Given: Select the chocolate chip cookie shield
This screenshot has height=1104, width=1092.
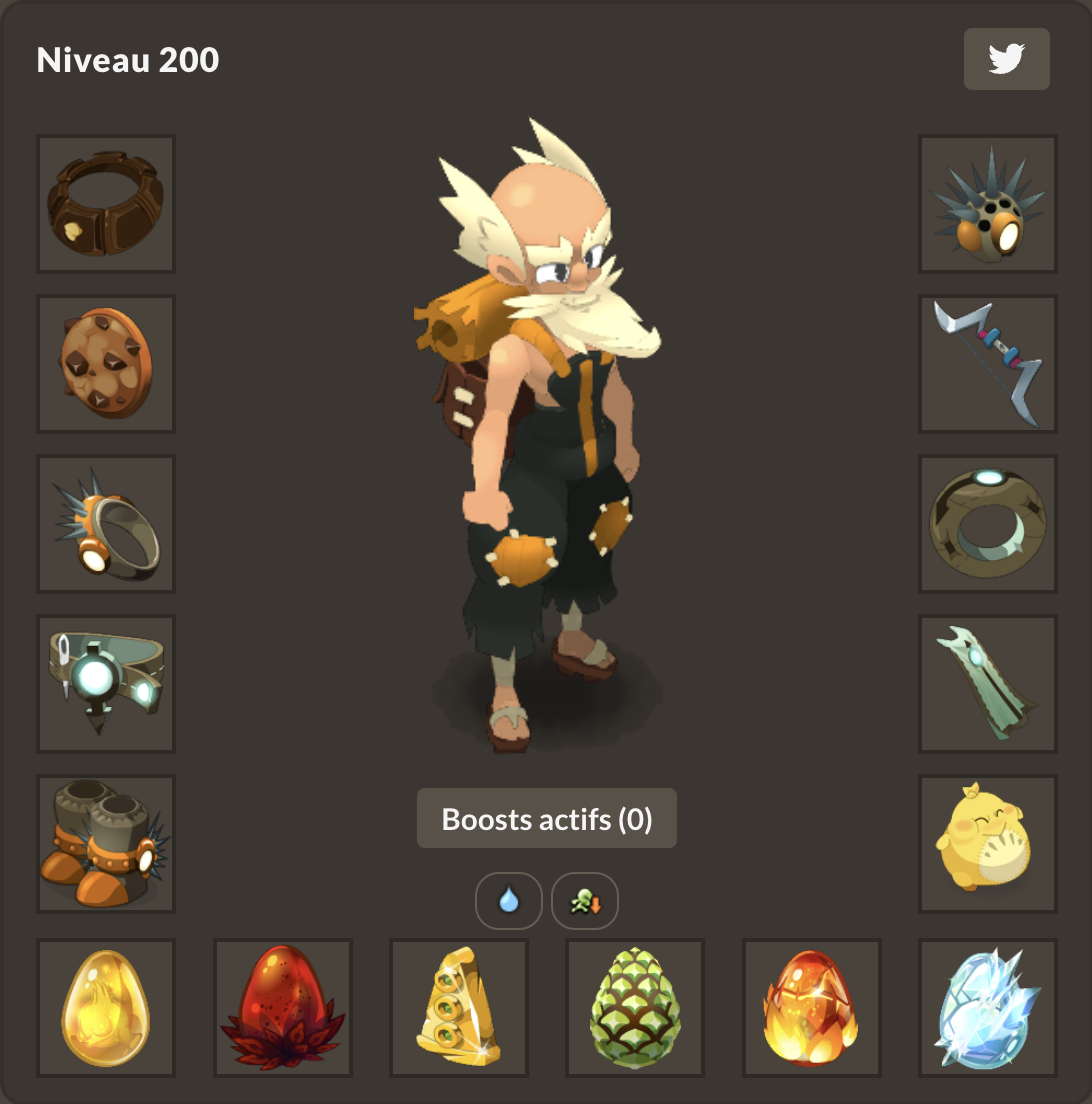Looking at the screenshot, I should (106, 364).
